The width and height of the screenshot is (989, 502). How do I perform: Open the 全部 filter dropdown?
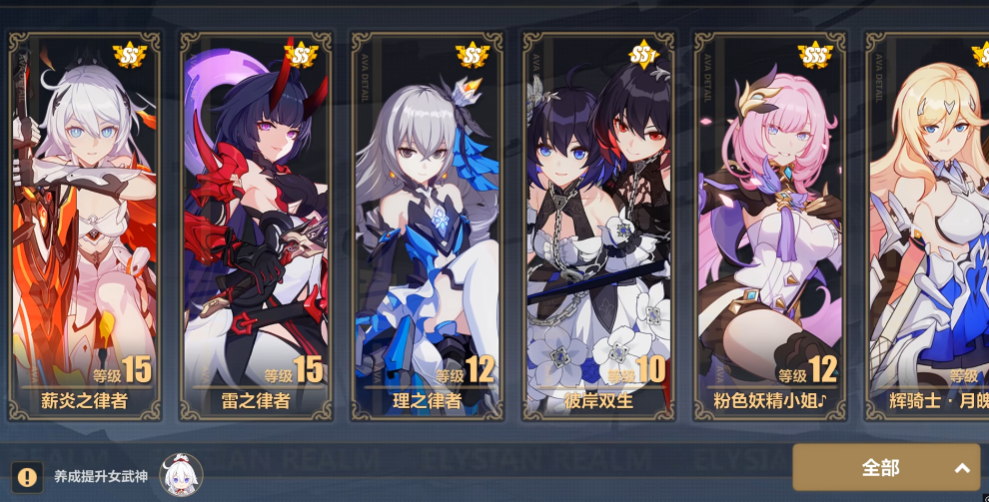[x=886, y=467]
